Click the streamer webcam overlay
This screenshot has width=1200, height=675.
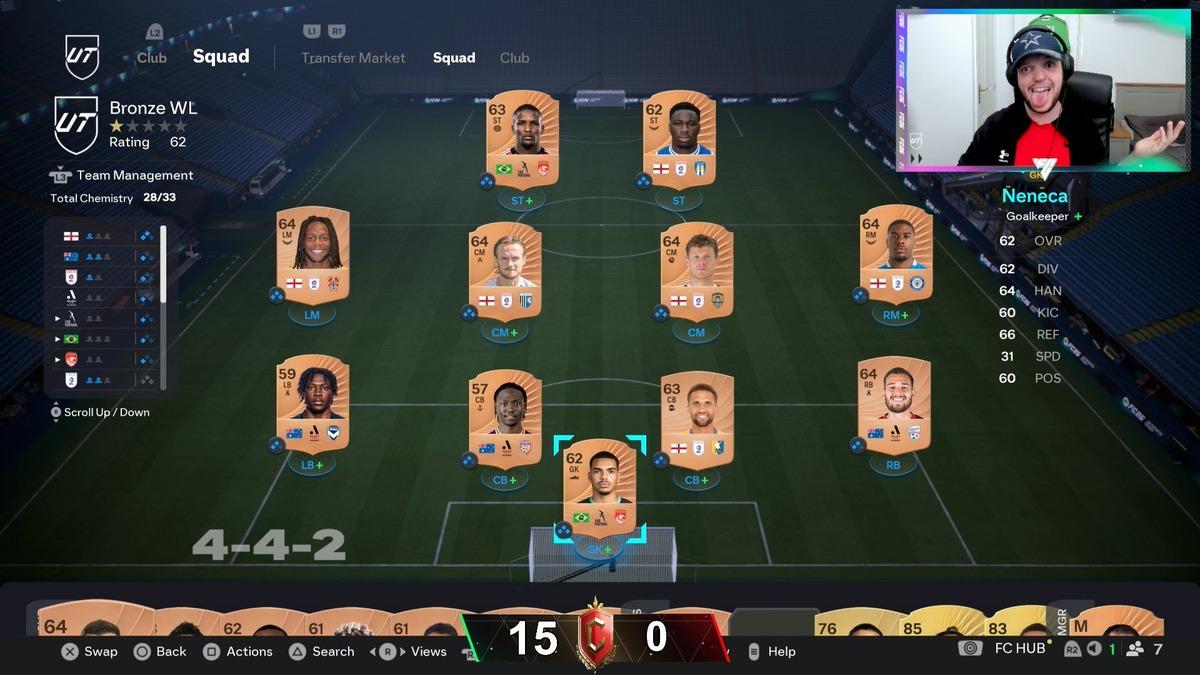(x=1043, y=90)
